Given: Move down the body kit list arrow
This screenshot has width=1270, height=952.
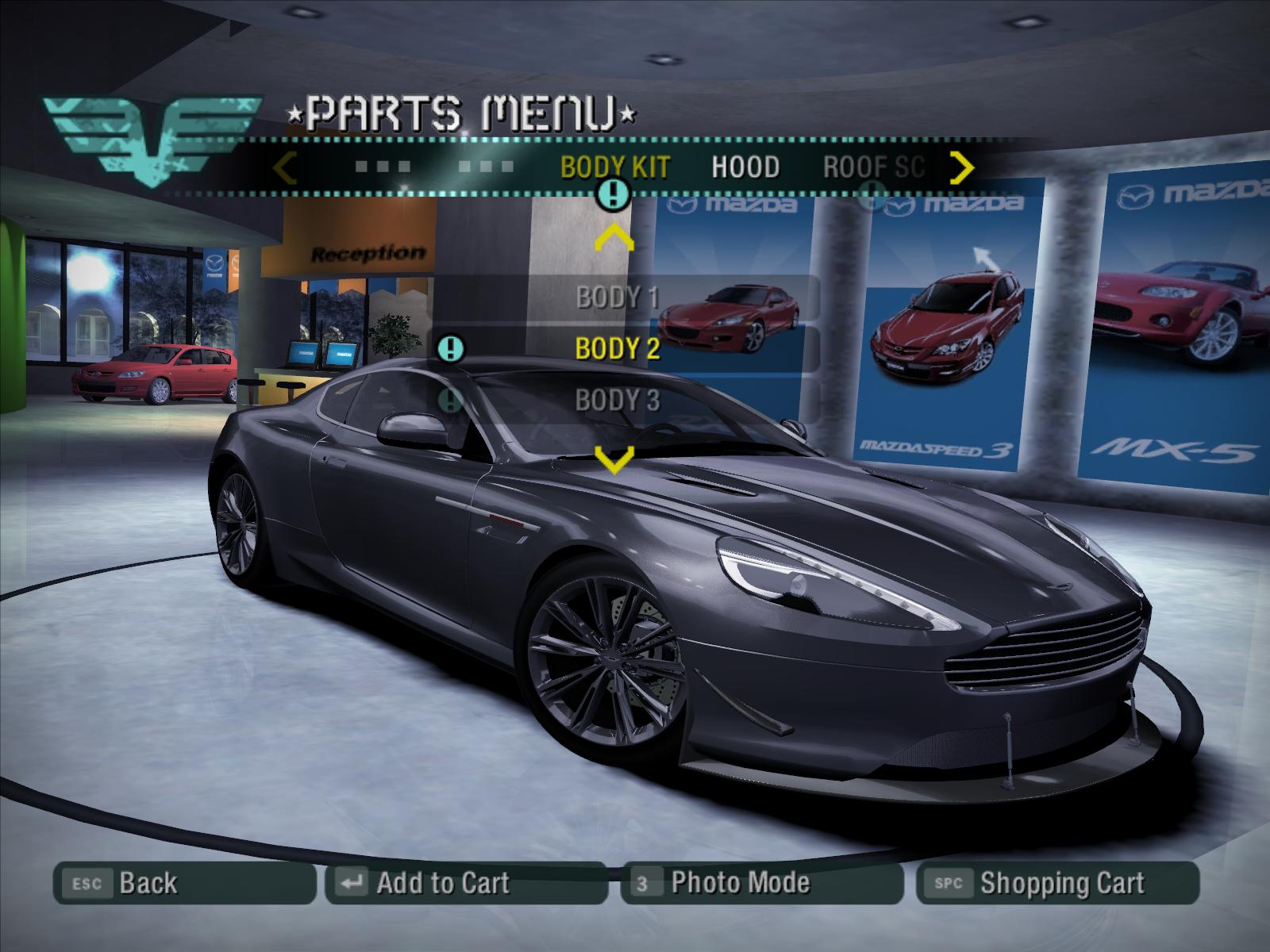Looking at the screenshot, I should (614, 459).
